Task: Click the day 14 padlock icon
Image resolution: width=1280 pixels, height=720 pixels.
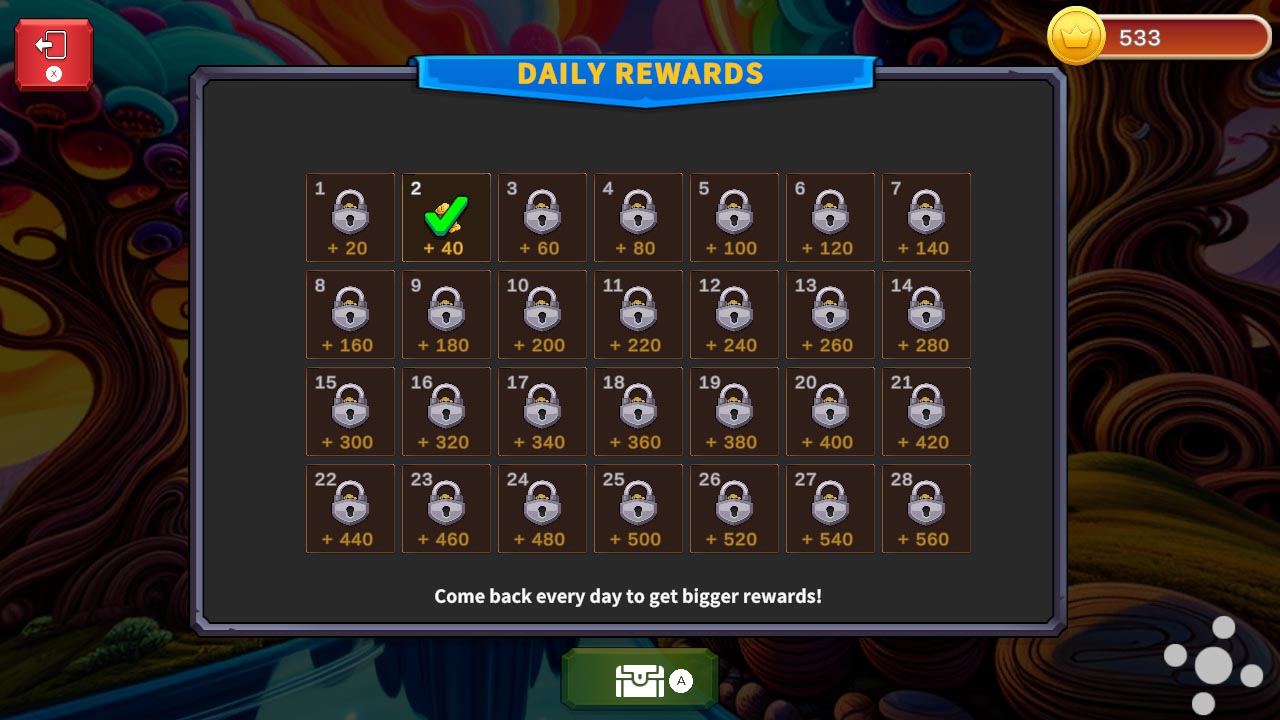Action: click(x=926, y=310)
